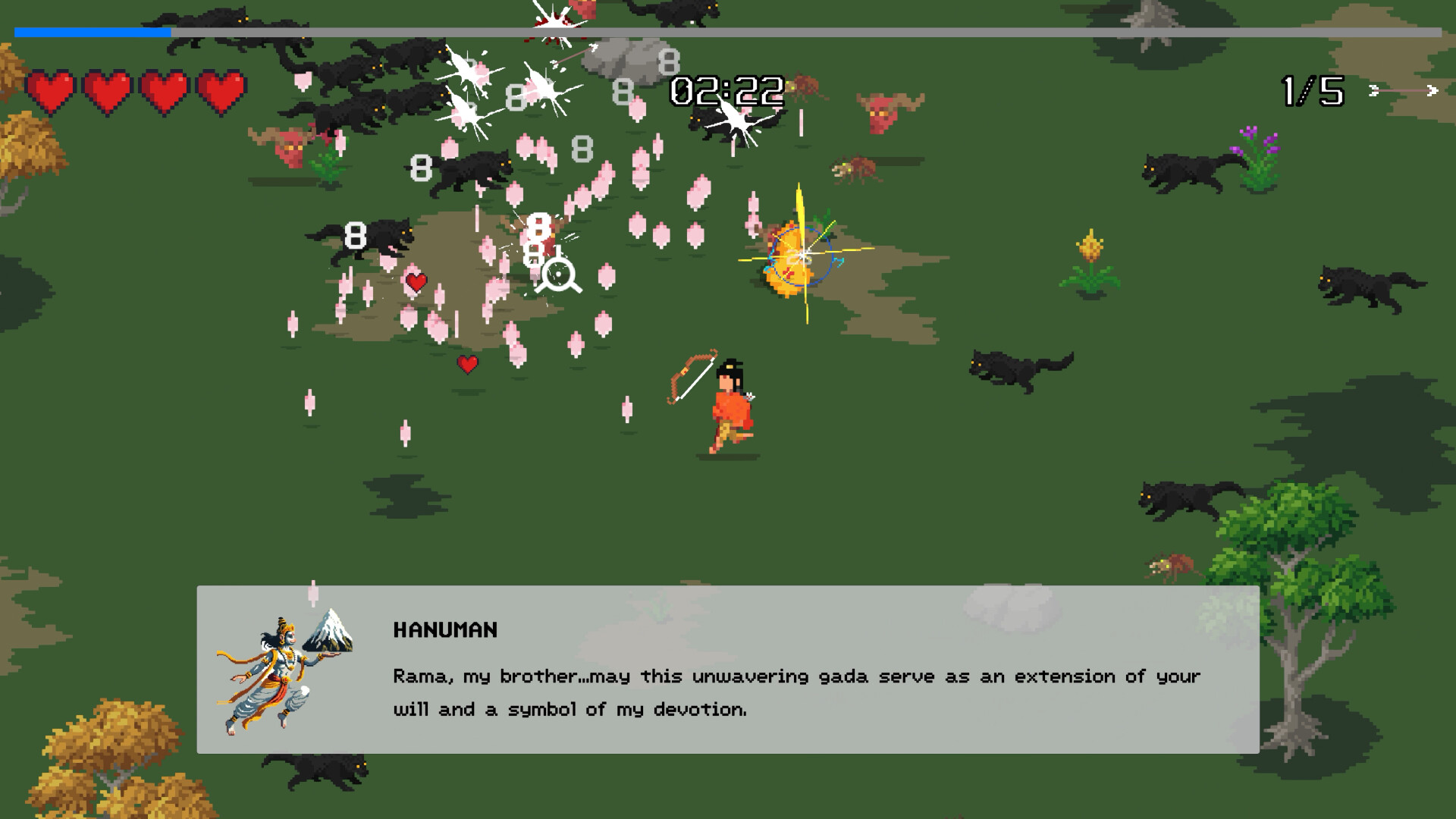Click the dialogue text about the gada
The width and height of the screenshot is (1456, 819).
[x=796, y=676]
